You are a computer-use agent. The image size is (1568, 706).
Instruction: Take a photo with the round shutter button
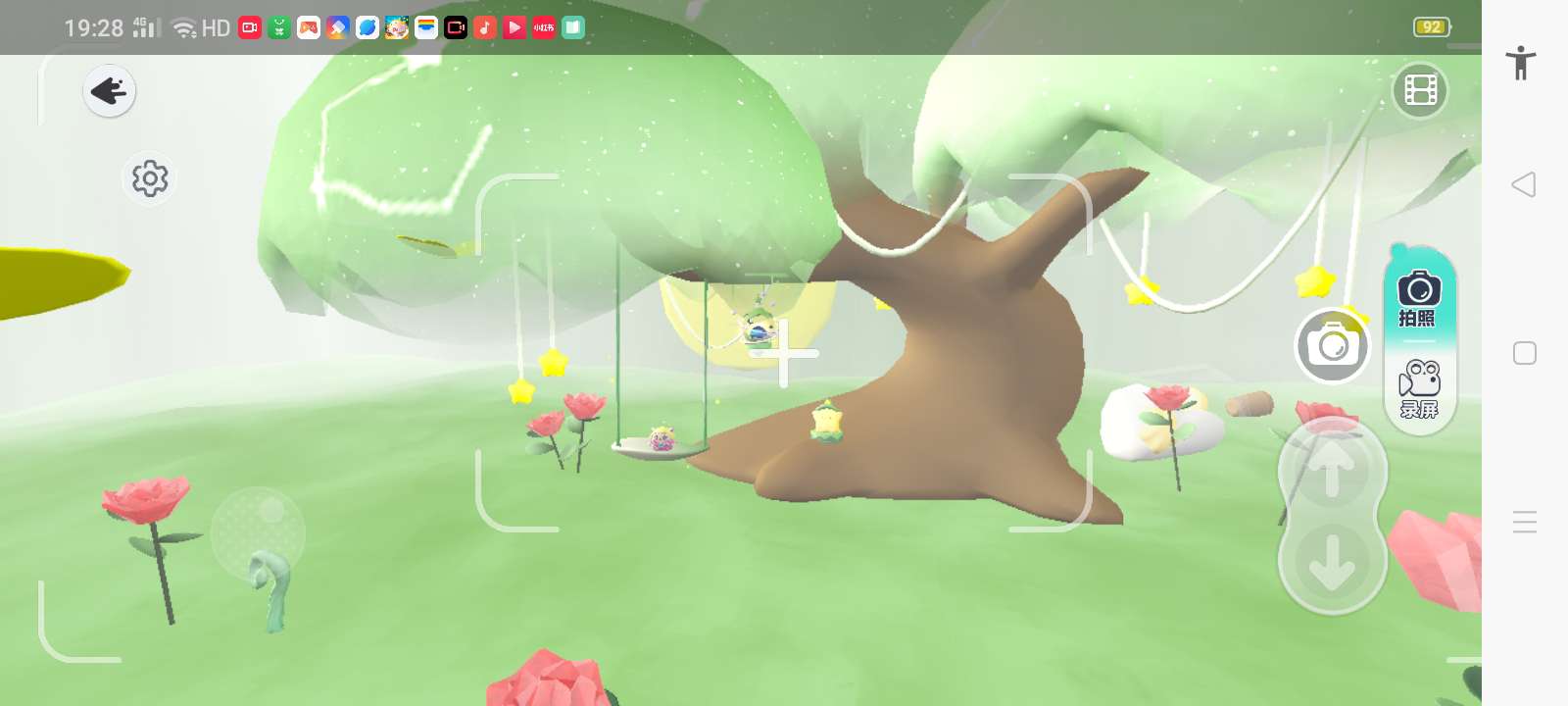coord(1332,346)
